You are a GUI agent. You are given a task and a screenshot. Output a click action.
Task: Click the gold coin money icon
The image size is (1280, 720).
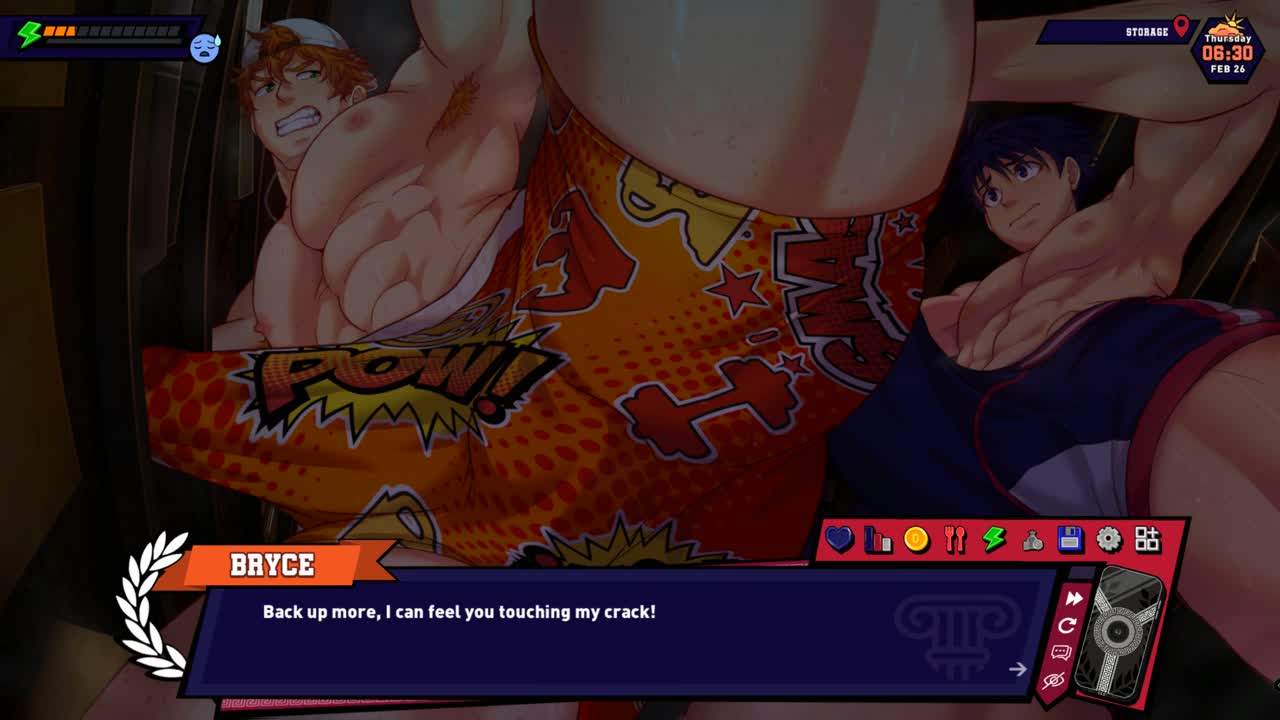(x=916, y=540)
